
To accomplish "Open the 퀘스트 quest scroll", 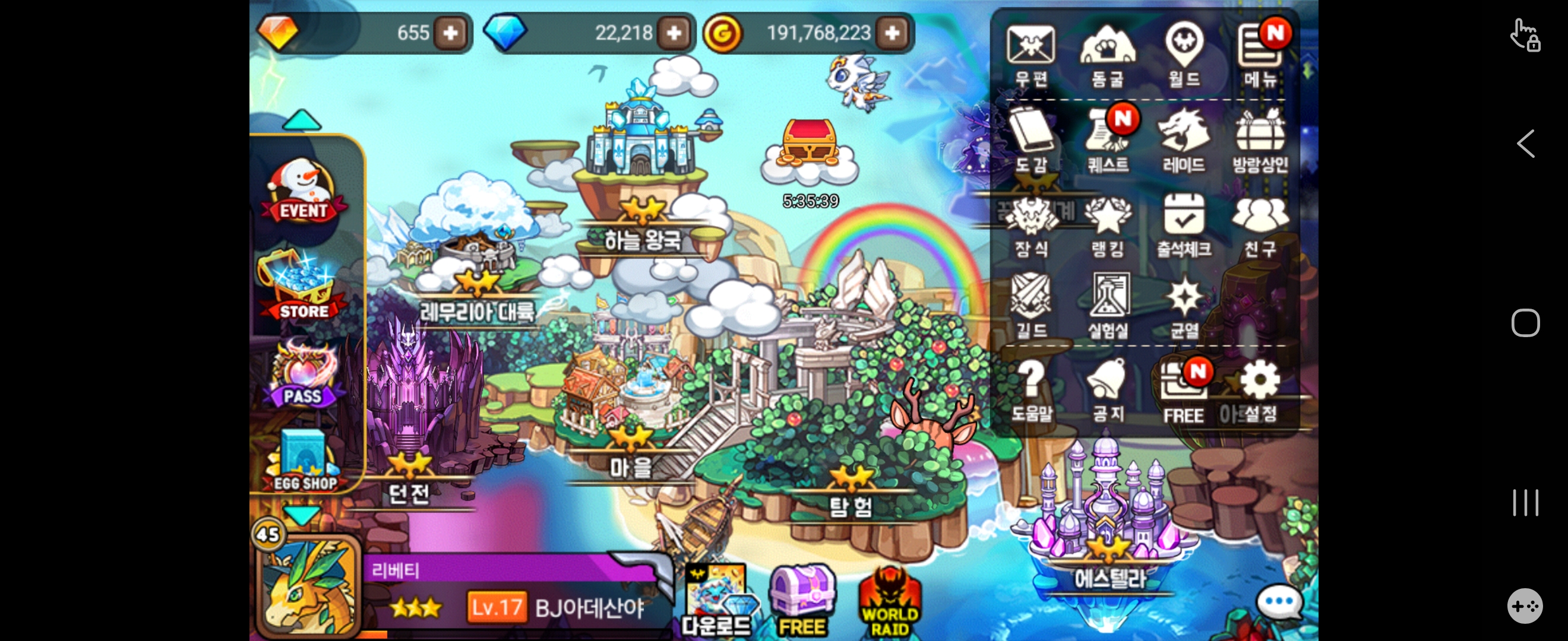I will click(1107, 139).
